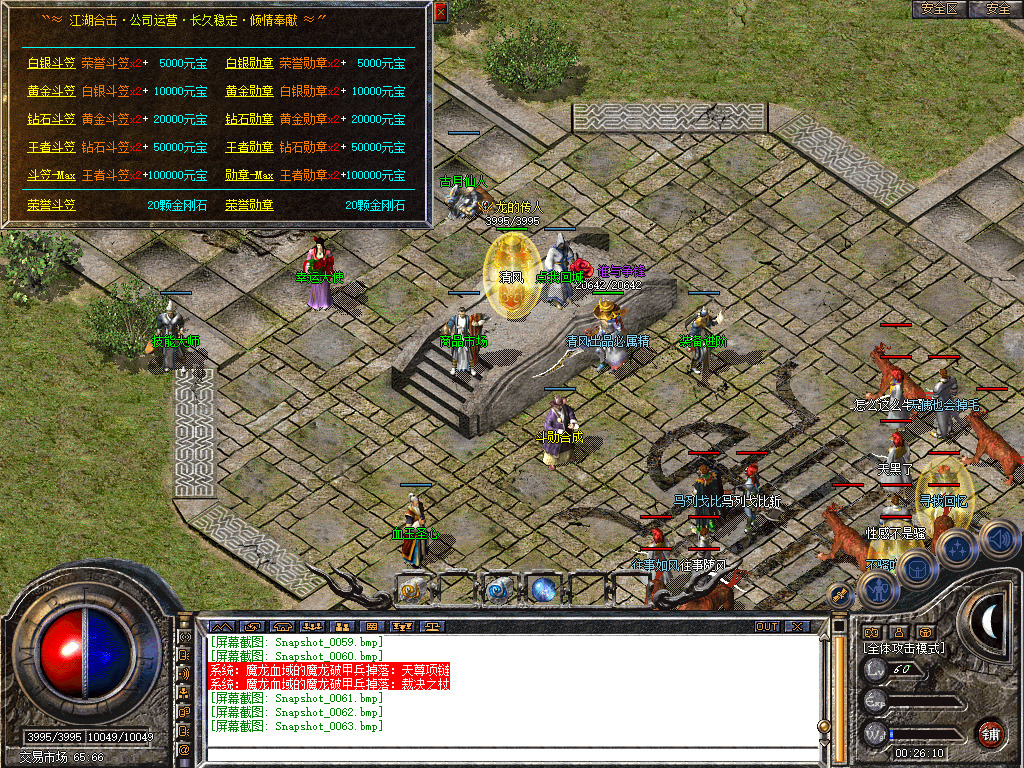Click the chat text input line
The image size is (1024, 768).
[x=510, y=755]
